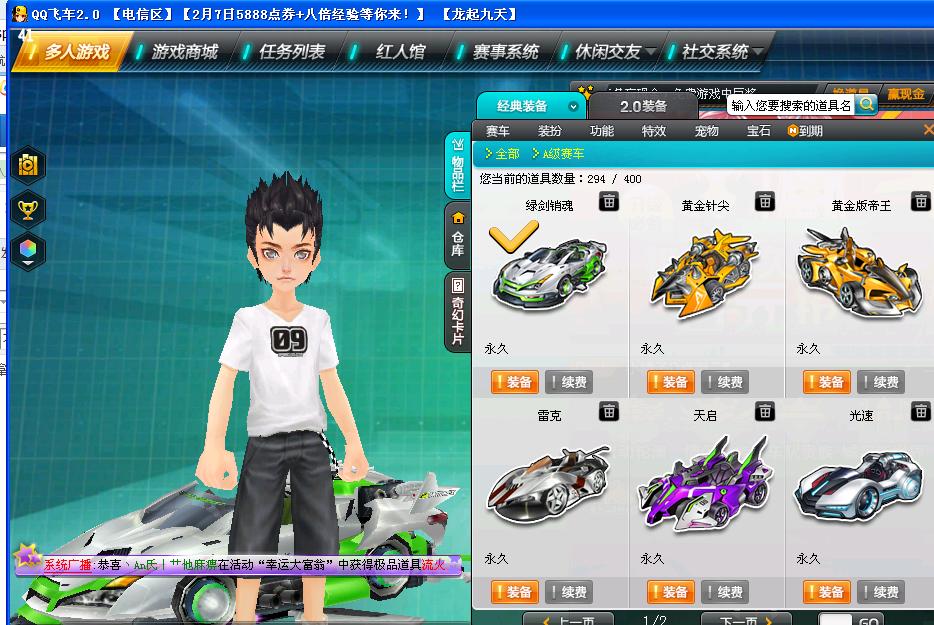Click the trophy icon on left sidebar
The width and height of the screenshot is (934, 625).
28,209
